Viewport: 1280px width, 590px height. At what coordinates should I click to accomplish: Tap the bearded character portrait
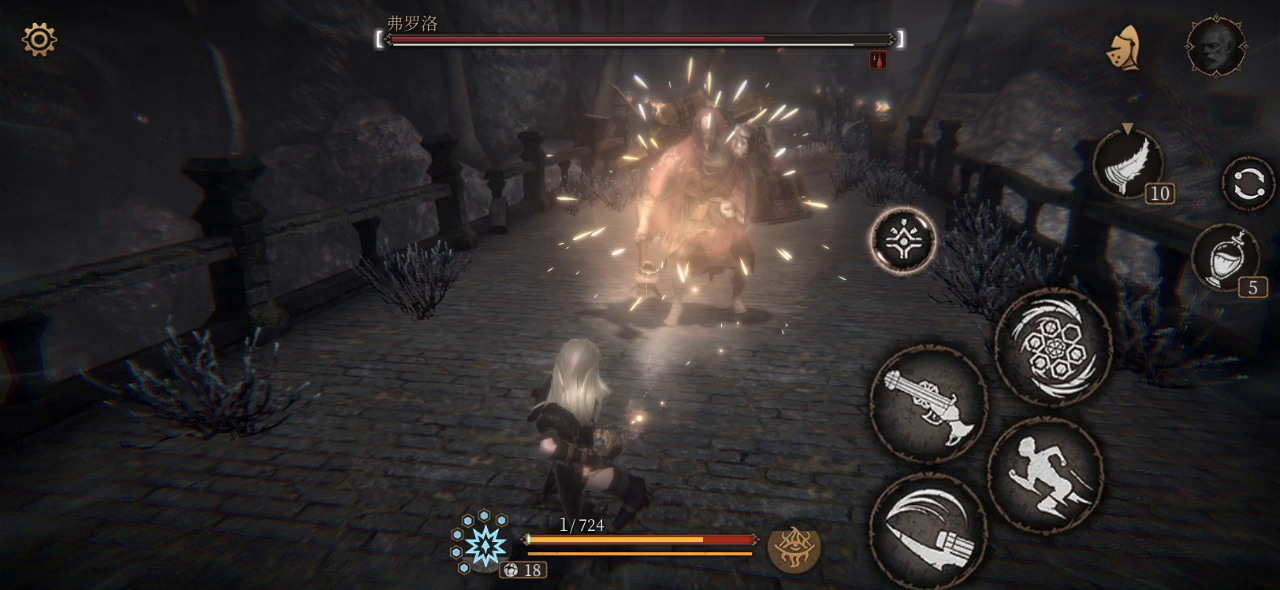point(1215,46)
